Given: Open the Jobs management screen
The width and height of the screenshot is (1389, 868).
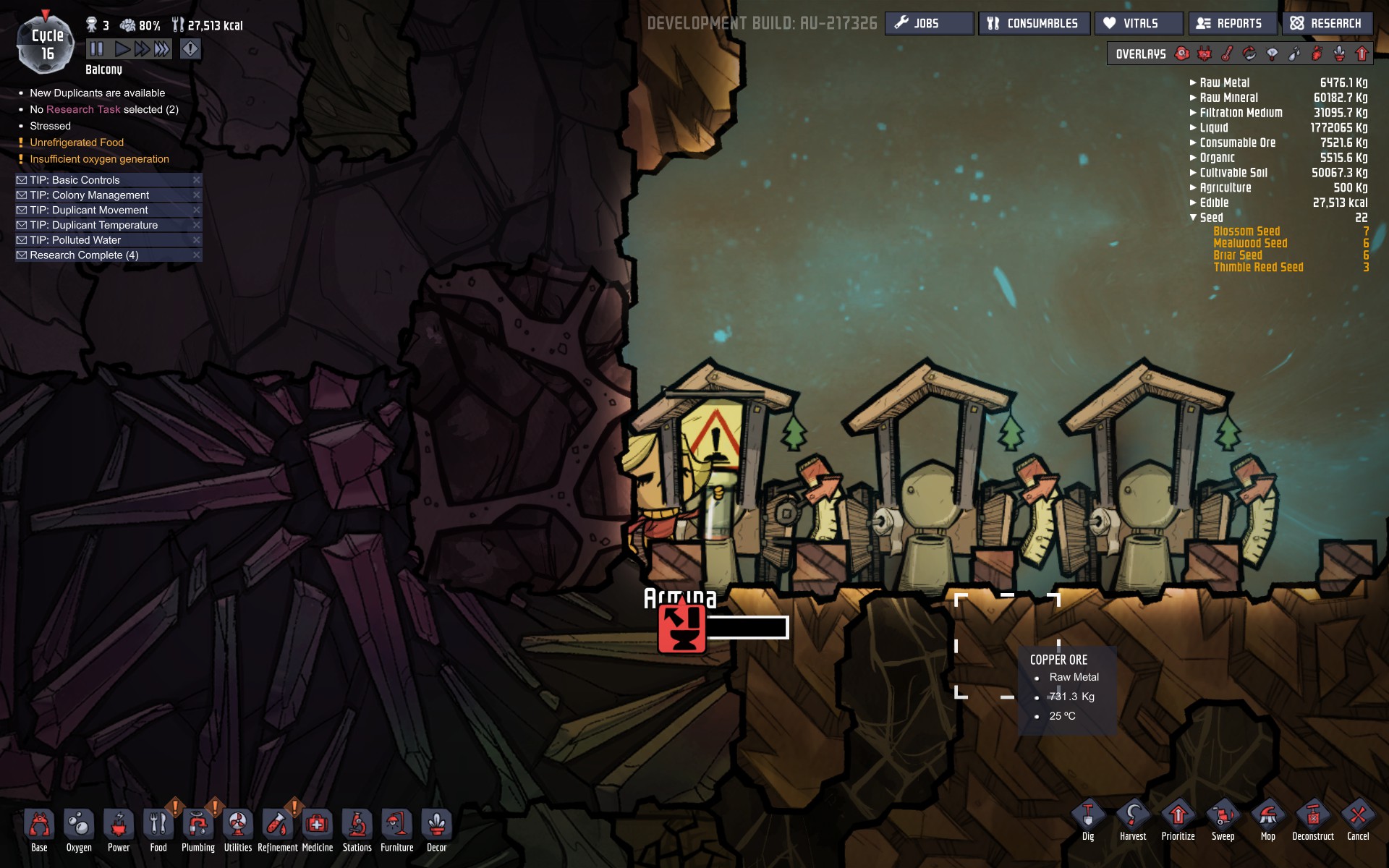Looking at the screenshot, I should [x=929, y=23].
